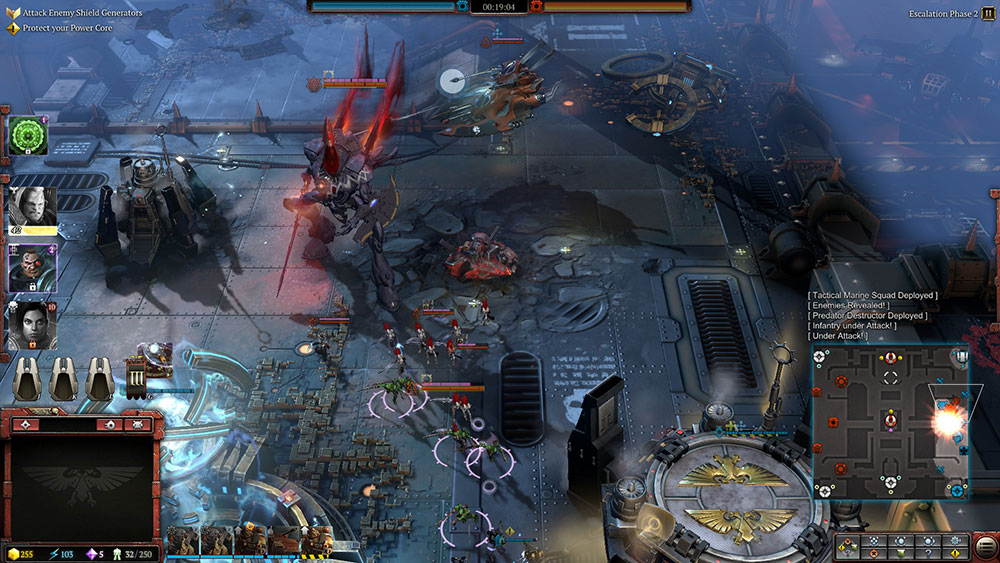Select the bald elite hero portrait
This screenshot has height=563, width=1000.
pos(32,208)
